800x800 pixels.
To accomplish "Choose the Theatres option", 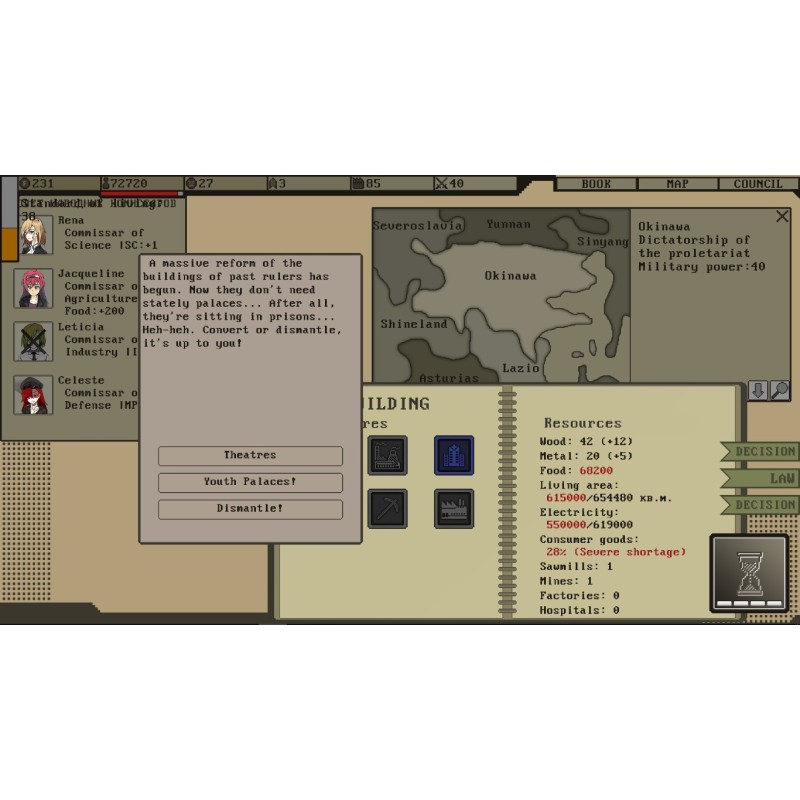I will pyautogui.click(x=250, y=456).
